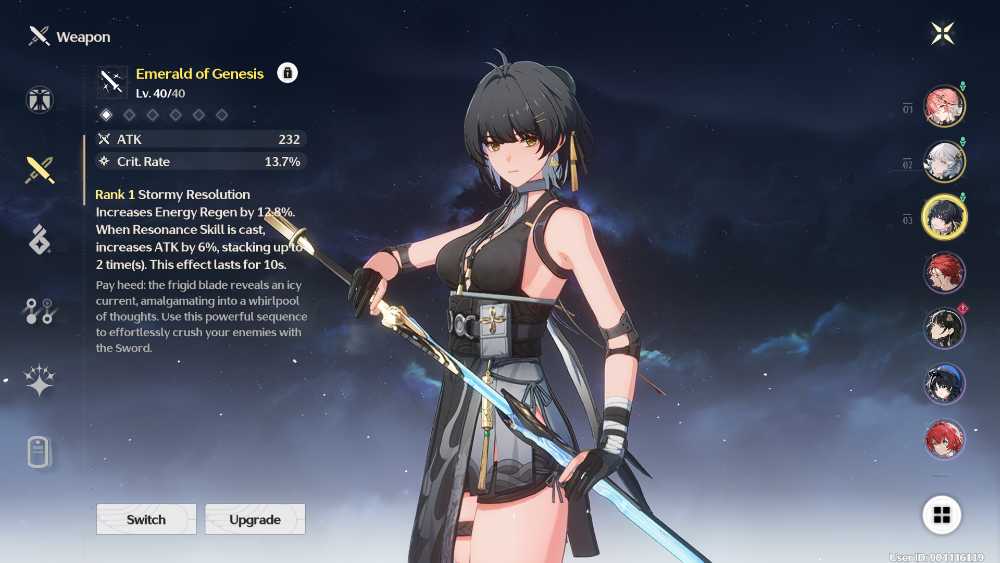Select the crossed-swords weapon tab
The image size is (1000, 563).
tap(40, 170)
